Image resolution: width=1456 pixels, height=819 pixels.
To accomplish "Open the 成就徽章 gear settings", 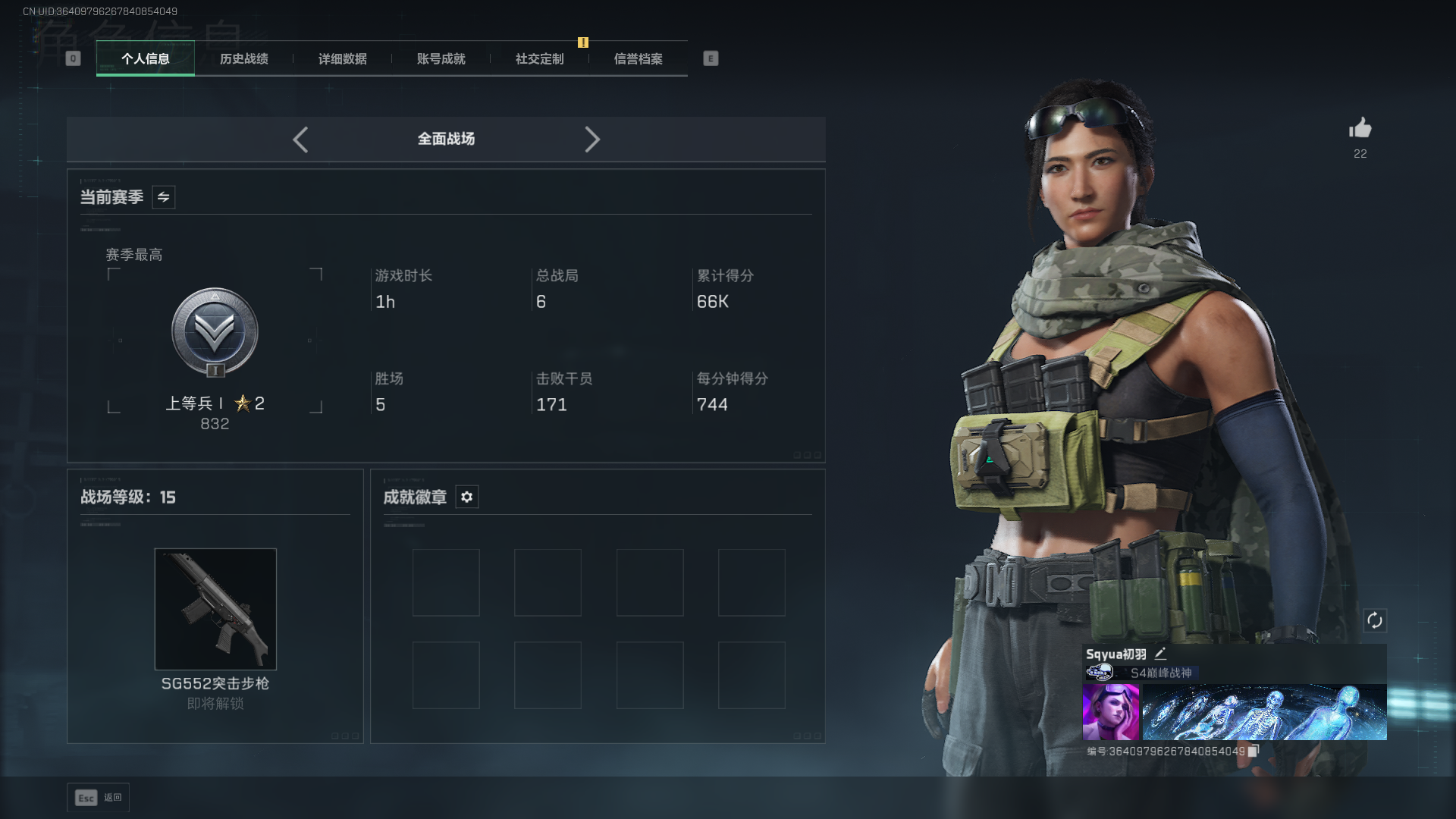I will point(467,497).
